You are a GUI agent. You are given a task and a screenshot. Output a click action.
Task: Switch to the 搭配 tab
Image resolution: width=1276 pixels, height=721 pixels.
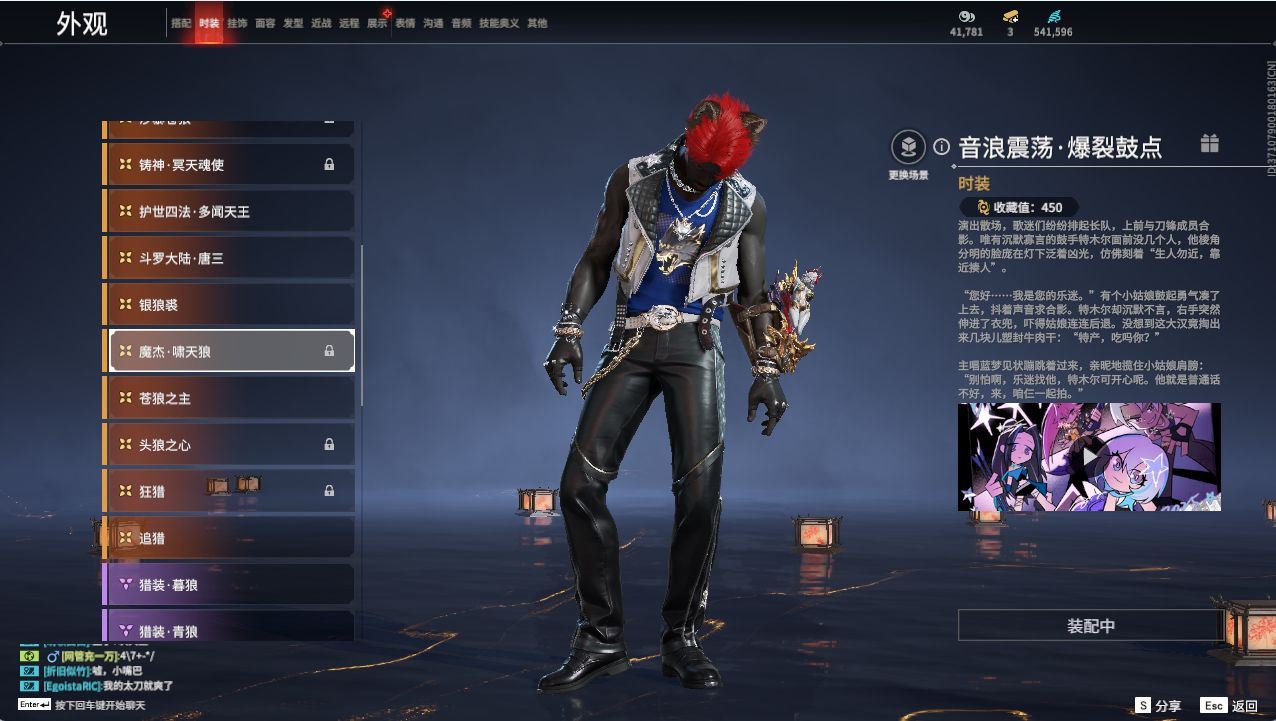click(181, 23)
